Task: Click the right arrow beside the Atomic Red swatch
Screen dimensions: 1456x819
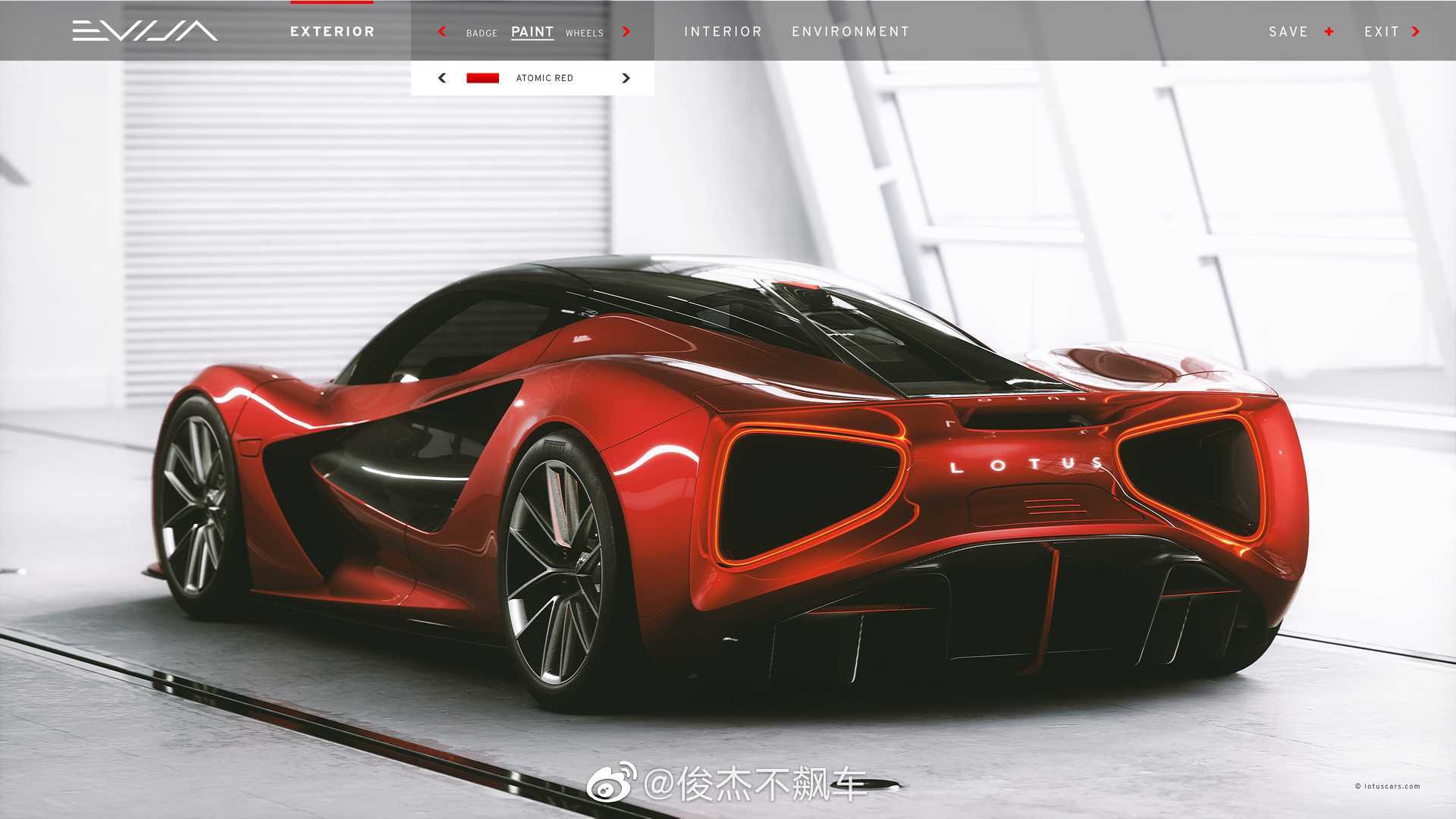Action: [626, 77]
